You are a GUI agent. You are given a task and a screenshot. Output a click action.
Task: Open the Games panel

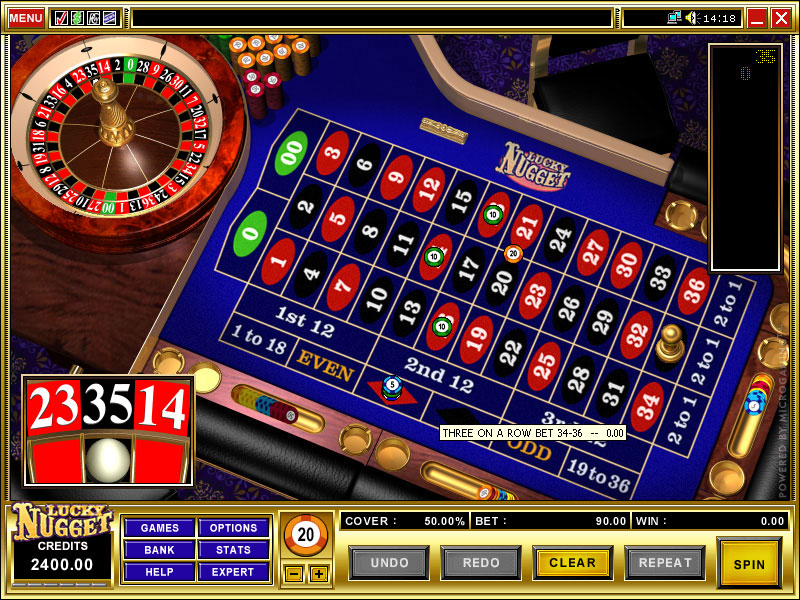(x=159, y=528)
